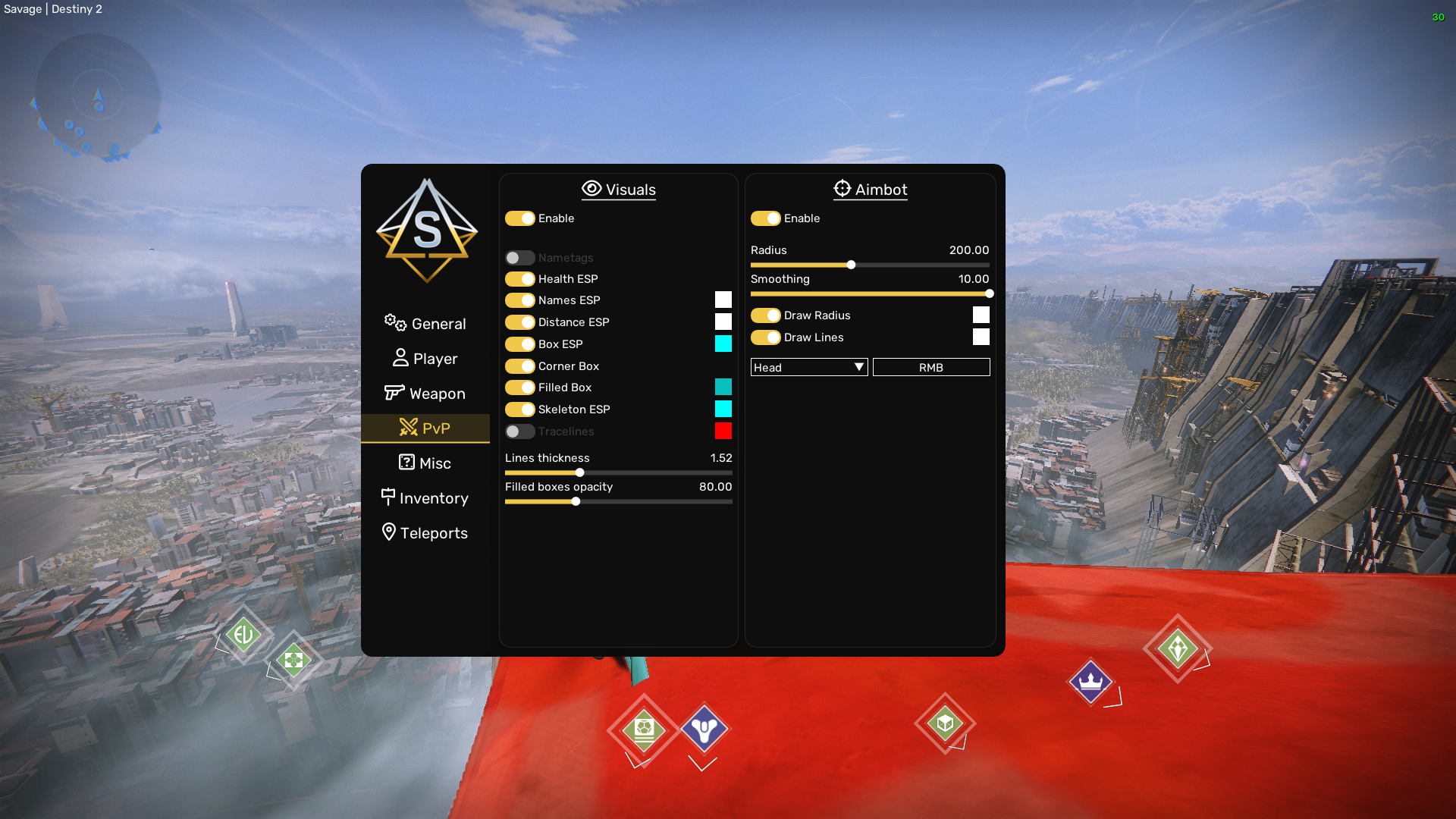The image size is (1456, 819).
Task: Open the General tab
Action: tap(425, 324)
